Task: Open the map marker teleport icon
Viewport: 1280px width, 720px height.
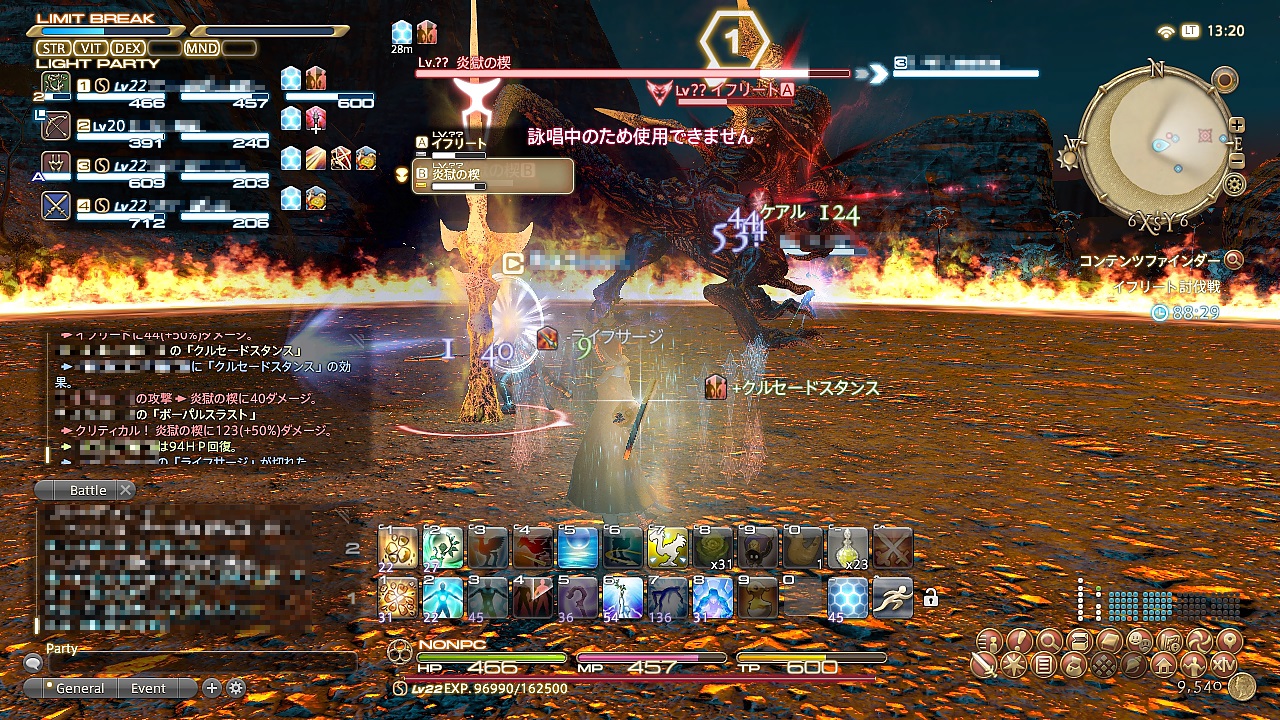Action: tap(1228, 640)
